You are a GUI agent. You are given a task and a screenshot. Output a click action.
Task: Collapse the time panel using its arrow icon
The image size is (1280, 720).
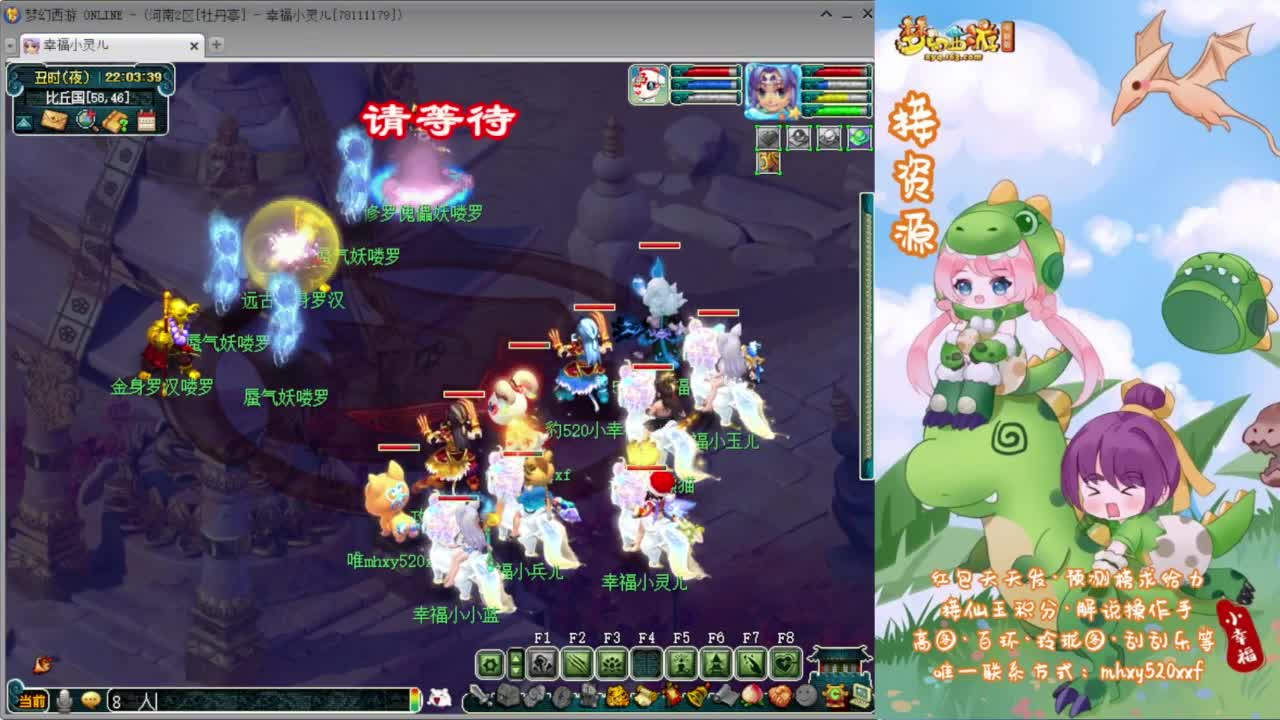coord(21,123)
